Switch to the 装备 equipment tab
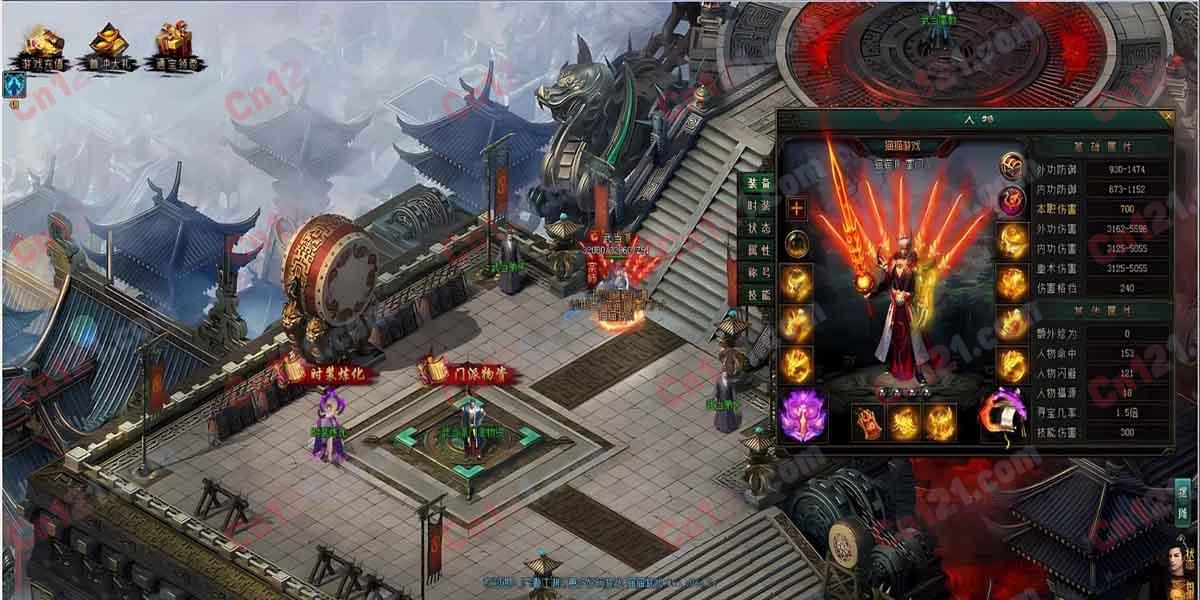This screenshot has width=1200, height=600. [x=758, y=184]
